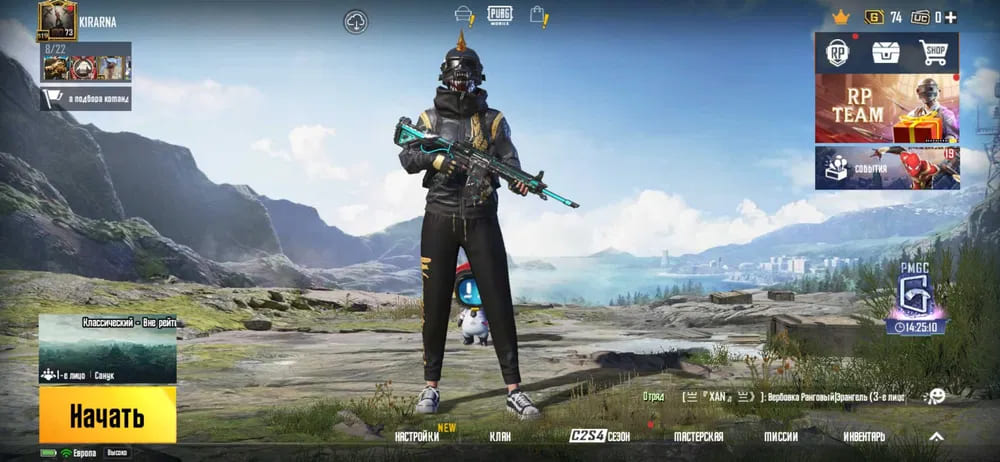Open the Настройки menu
This screenshot has width=1000, height=462.
click(x=417, y=437)
